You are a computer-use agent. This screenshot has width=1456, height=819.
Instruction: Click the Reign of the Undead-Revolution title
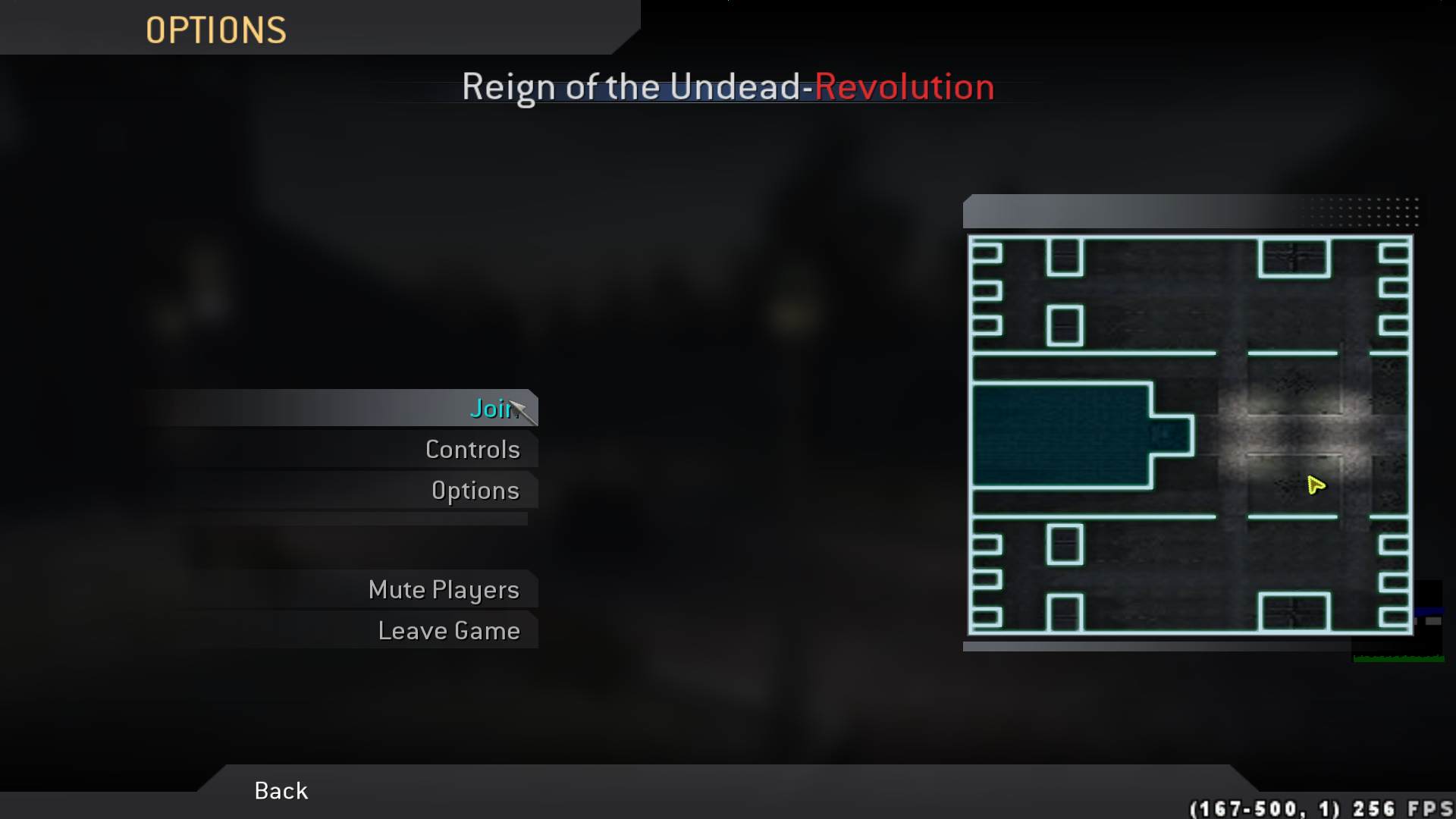tap(727, 87)
